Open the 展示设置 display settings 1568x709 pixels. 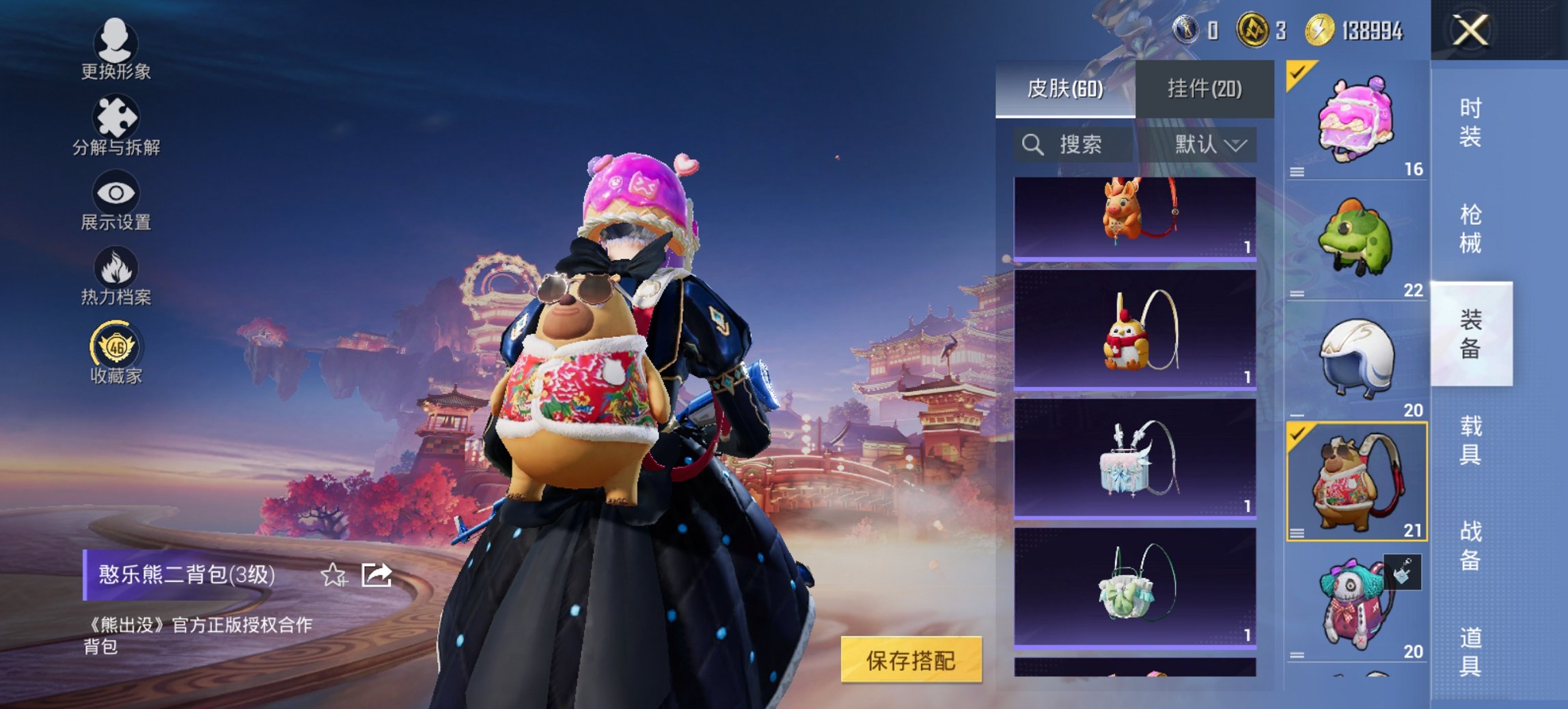[116, 198]
